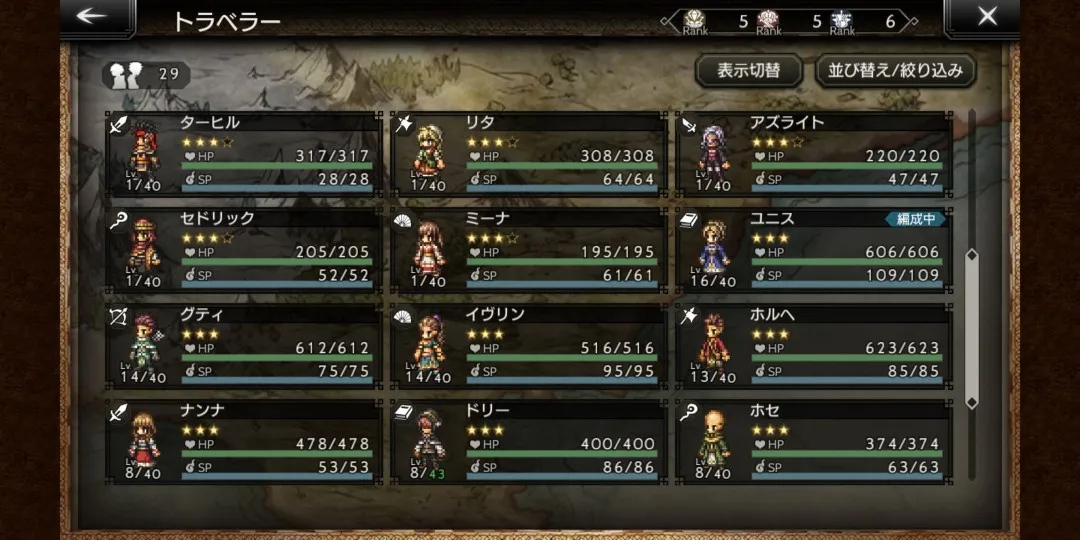Close the traveler list screen
Image resolution: width=1080 pixels, height=540 pixels.
pyautogui.click(x=986, y=17)
